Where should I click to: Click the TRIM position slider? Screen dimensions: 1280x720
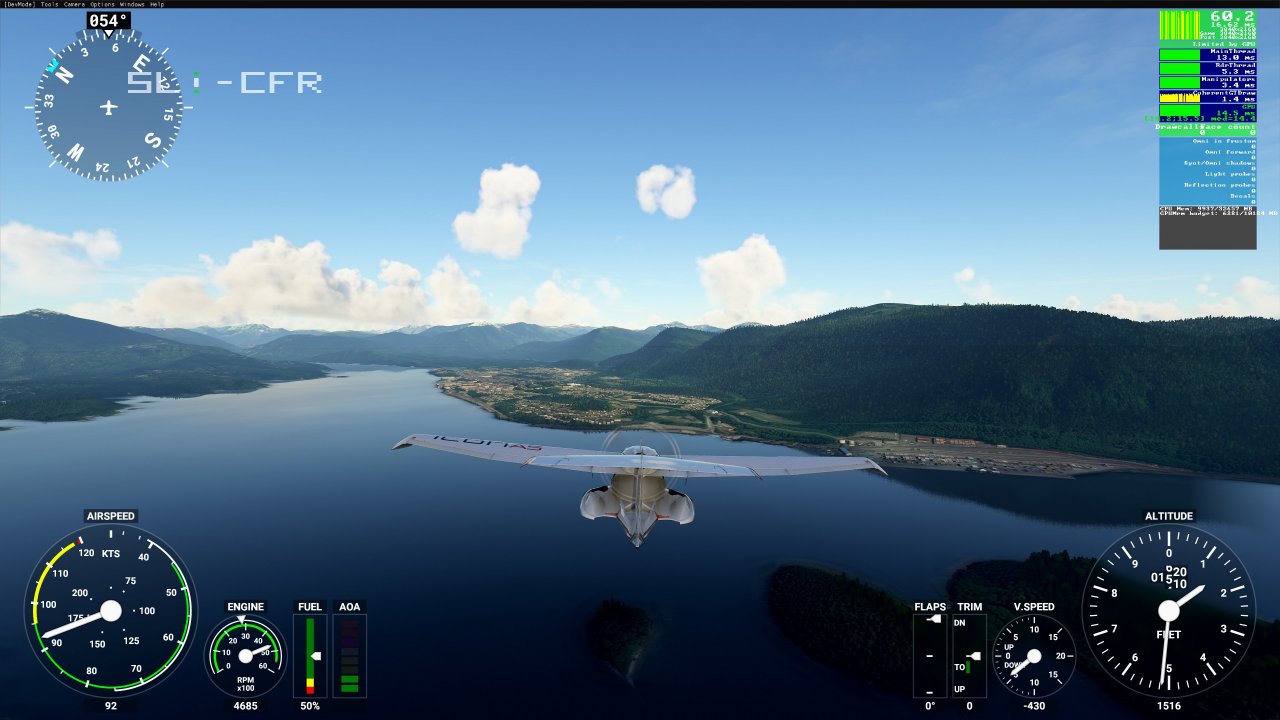point(967,655)
